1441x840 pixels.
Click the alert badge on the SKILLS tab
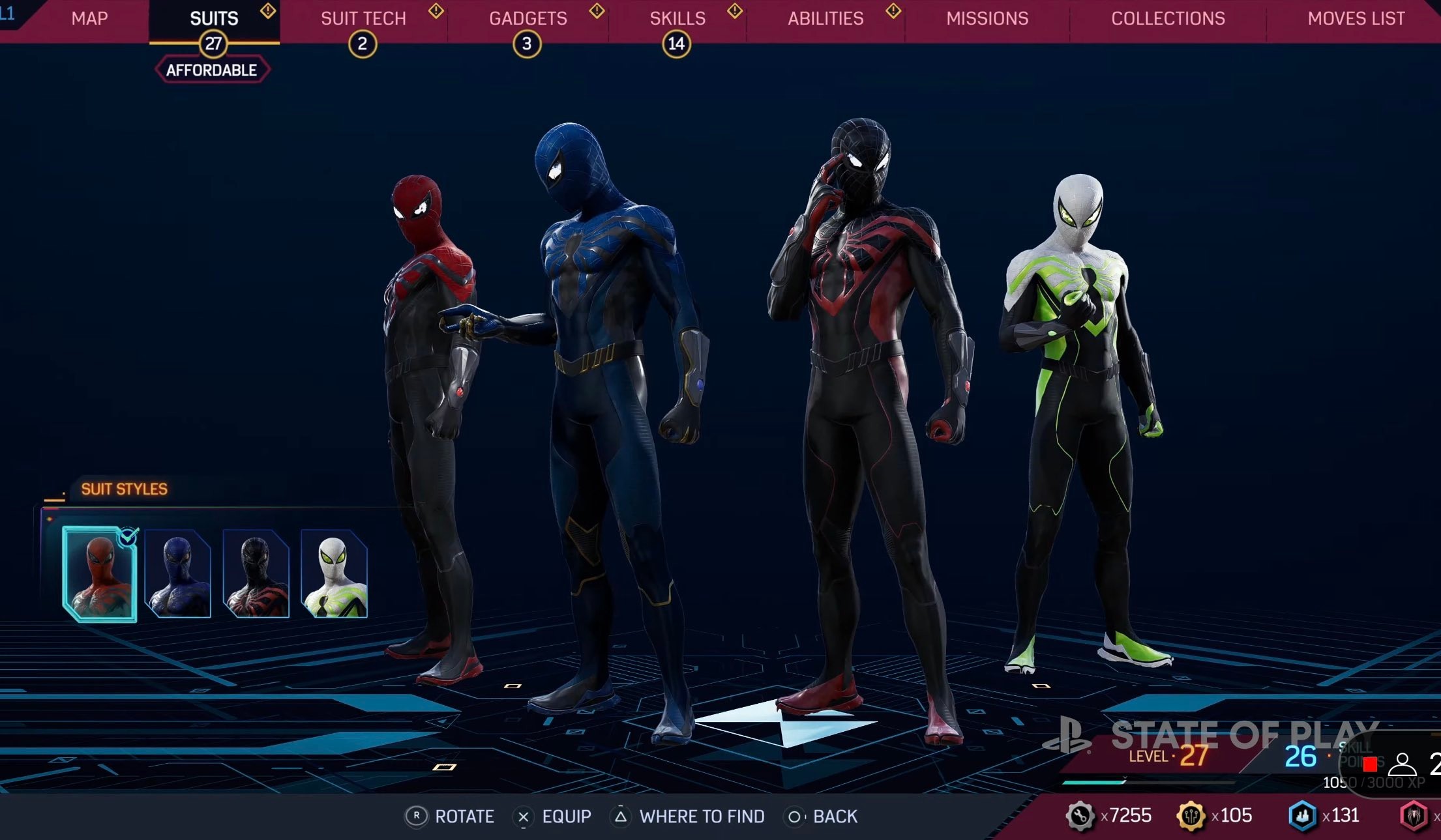[734, 10]
